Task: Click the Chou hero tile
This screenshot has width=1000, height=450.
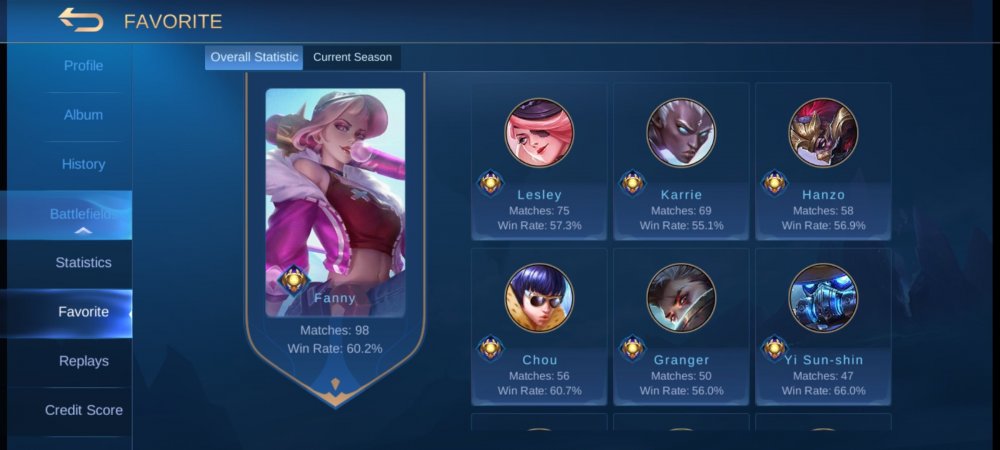Action: click(540, 327)
